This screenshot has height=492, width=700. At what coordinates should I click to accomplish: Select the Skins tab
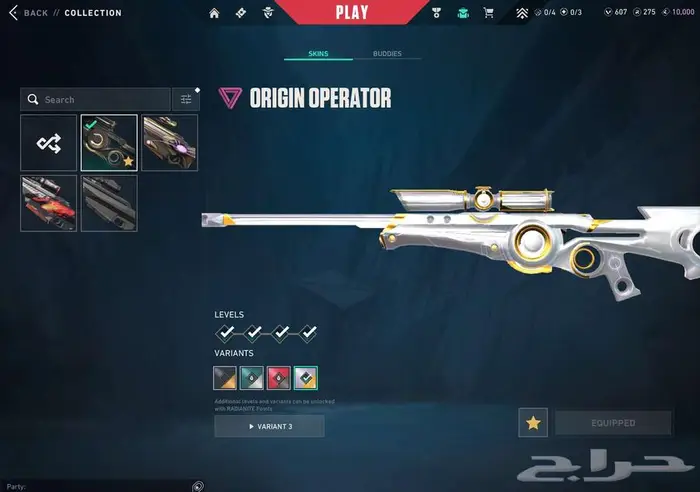click(317, 53)
